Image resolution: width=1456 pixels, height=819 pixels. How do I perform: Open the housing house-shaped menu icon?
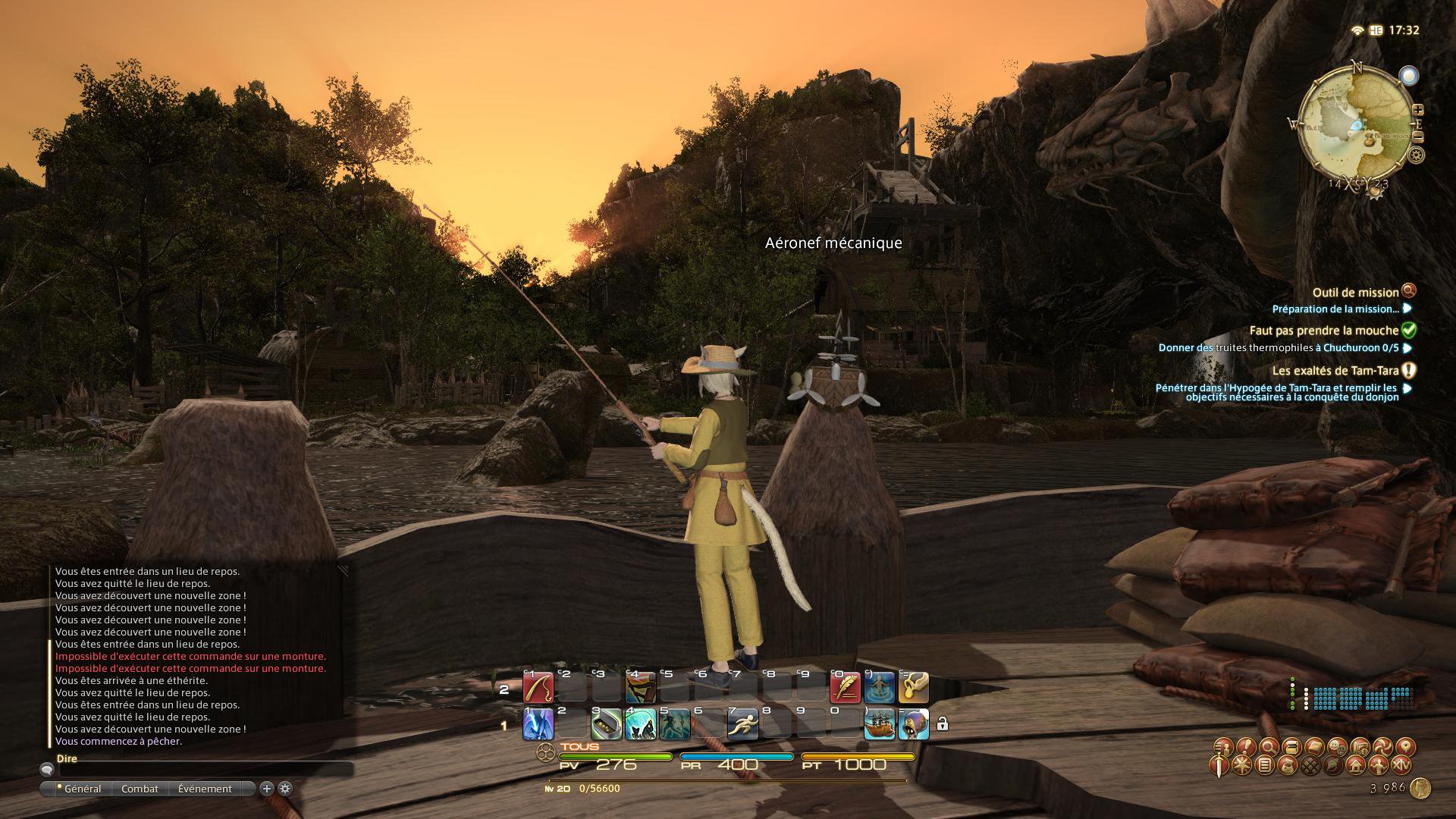[1356, 766]
